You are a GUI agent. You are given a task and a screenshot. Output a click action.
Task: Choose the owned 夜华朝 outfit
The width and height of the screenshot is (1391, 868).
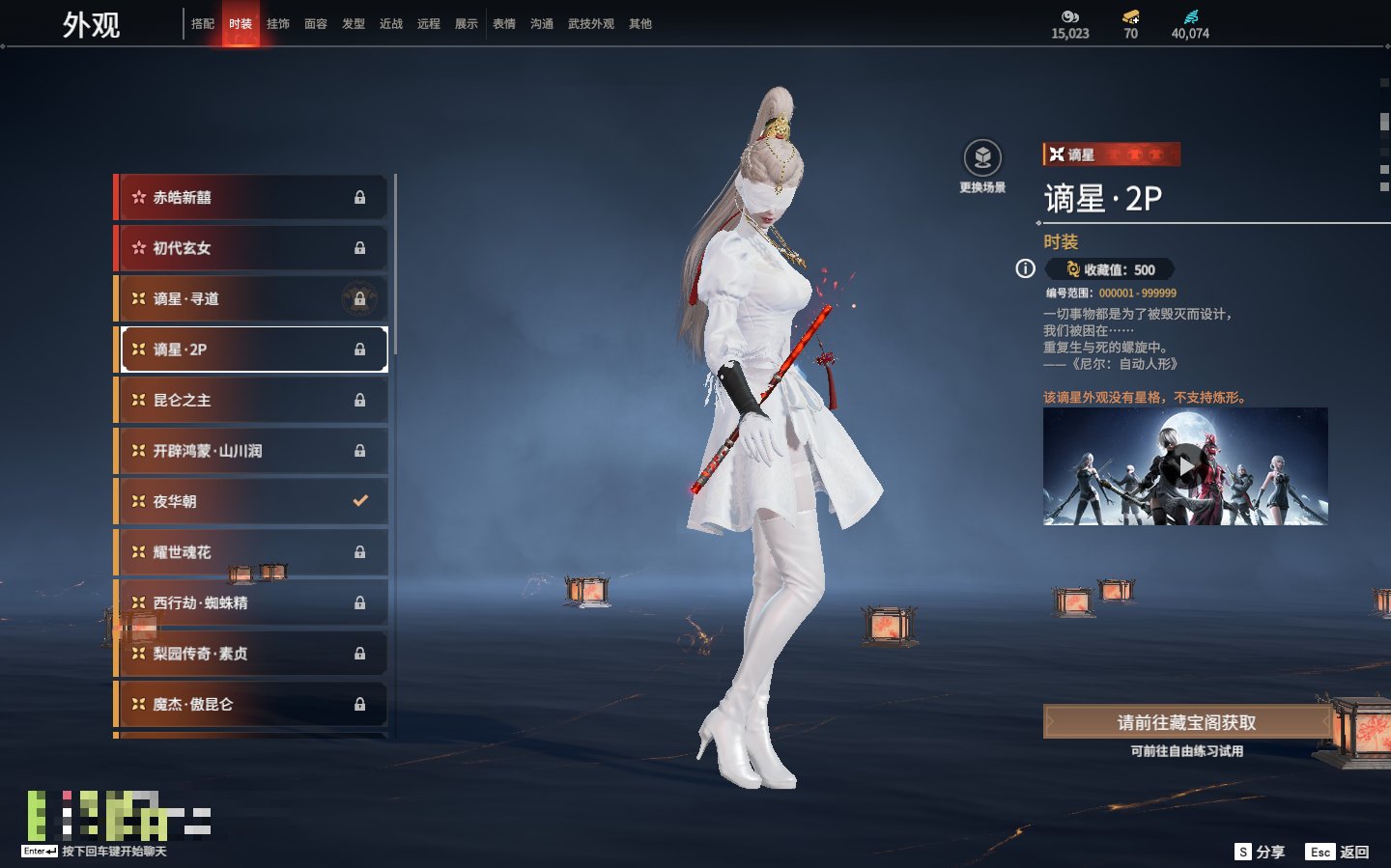tap(251, 501)
